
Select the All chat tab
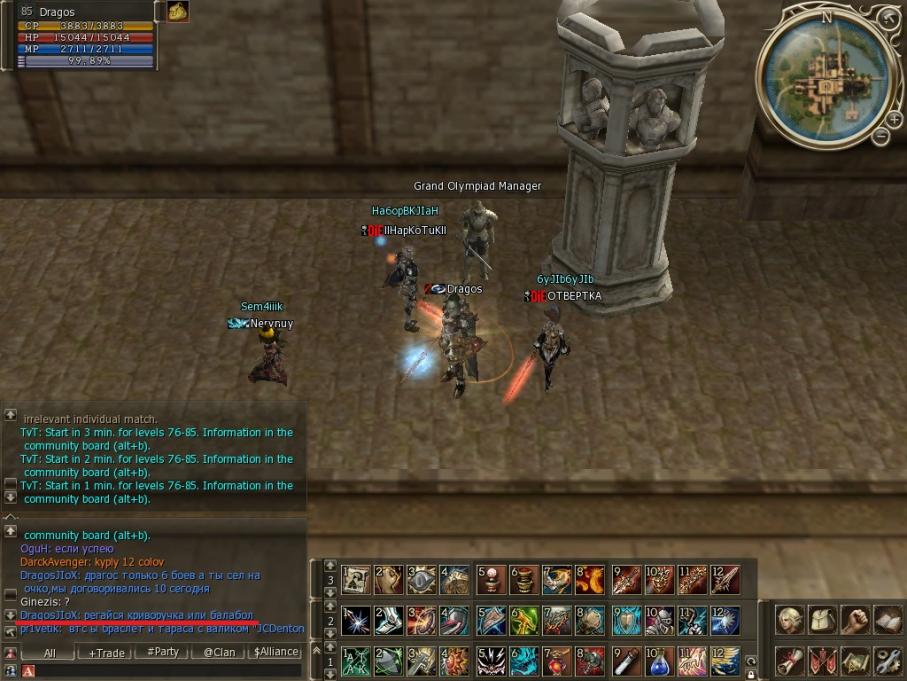point(50,652)
